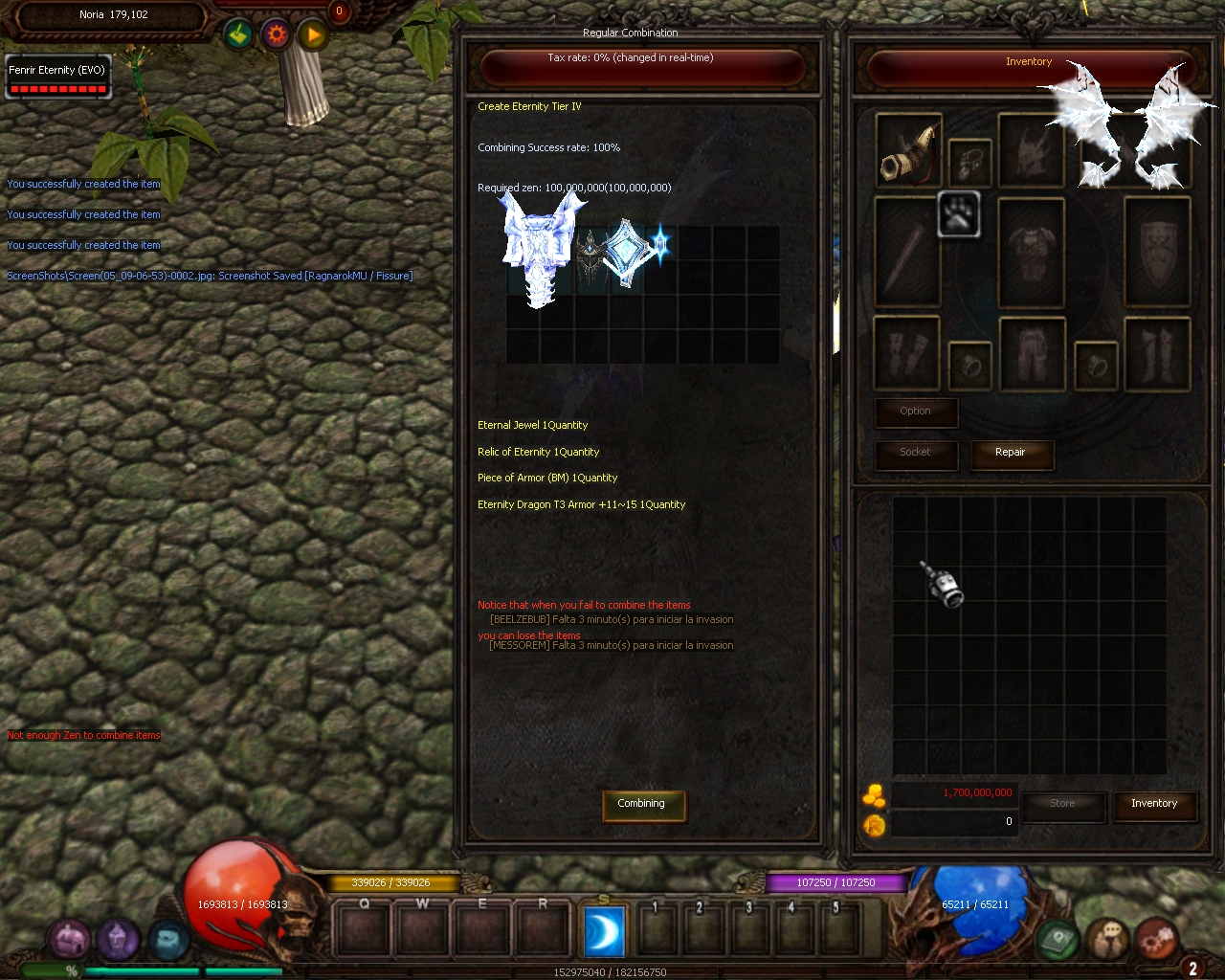Screen dimensions: 1225x980
Task: Open the chat speech bubble icon
Action: (1108, 941)
